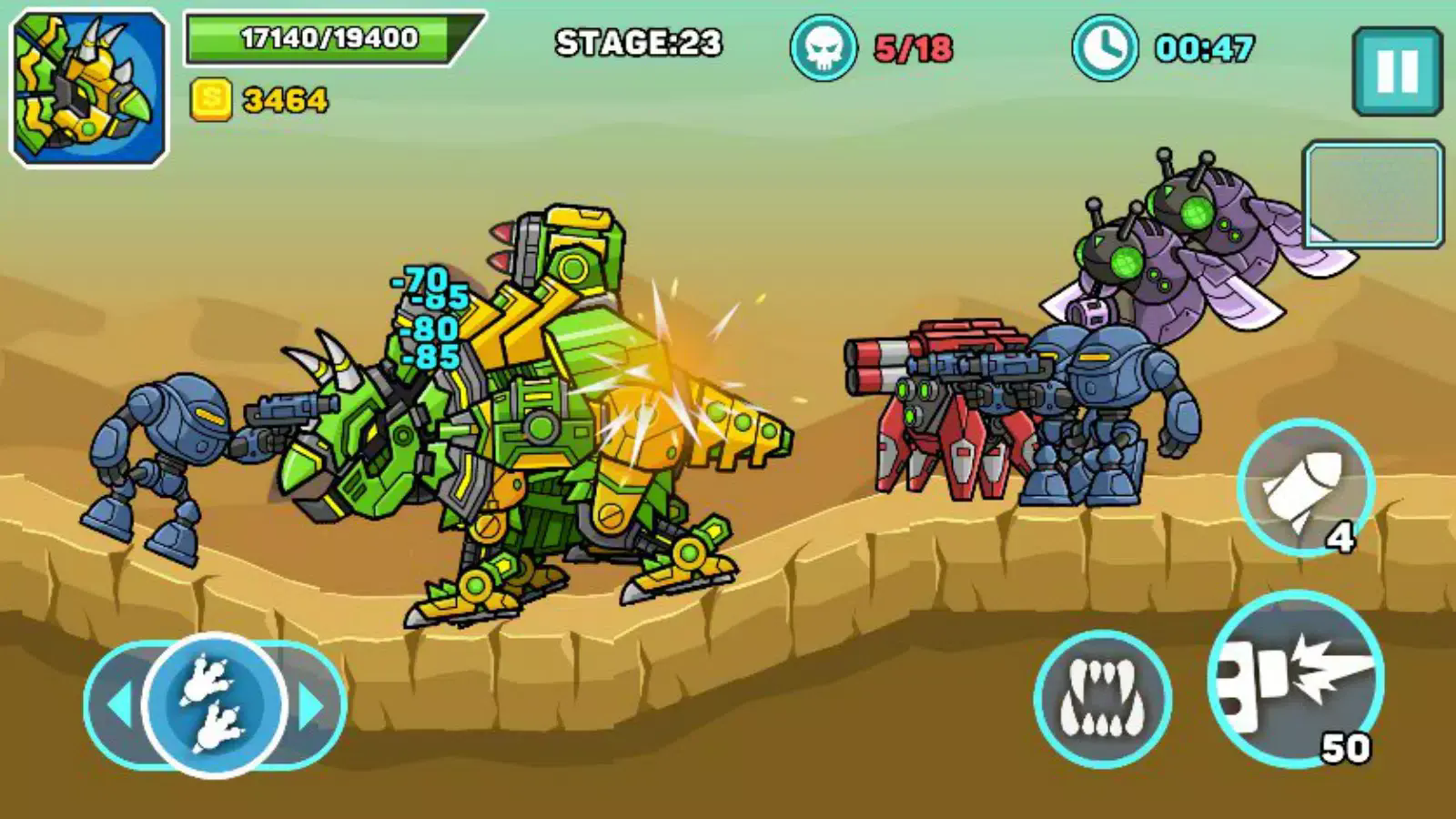Tap the empty translucent item slot

(x=1373, y=194)
